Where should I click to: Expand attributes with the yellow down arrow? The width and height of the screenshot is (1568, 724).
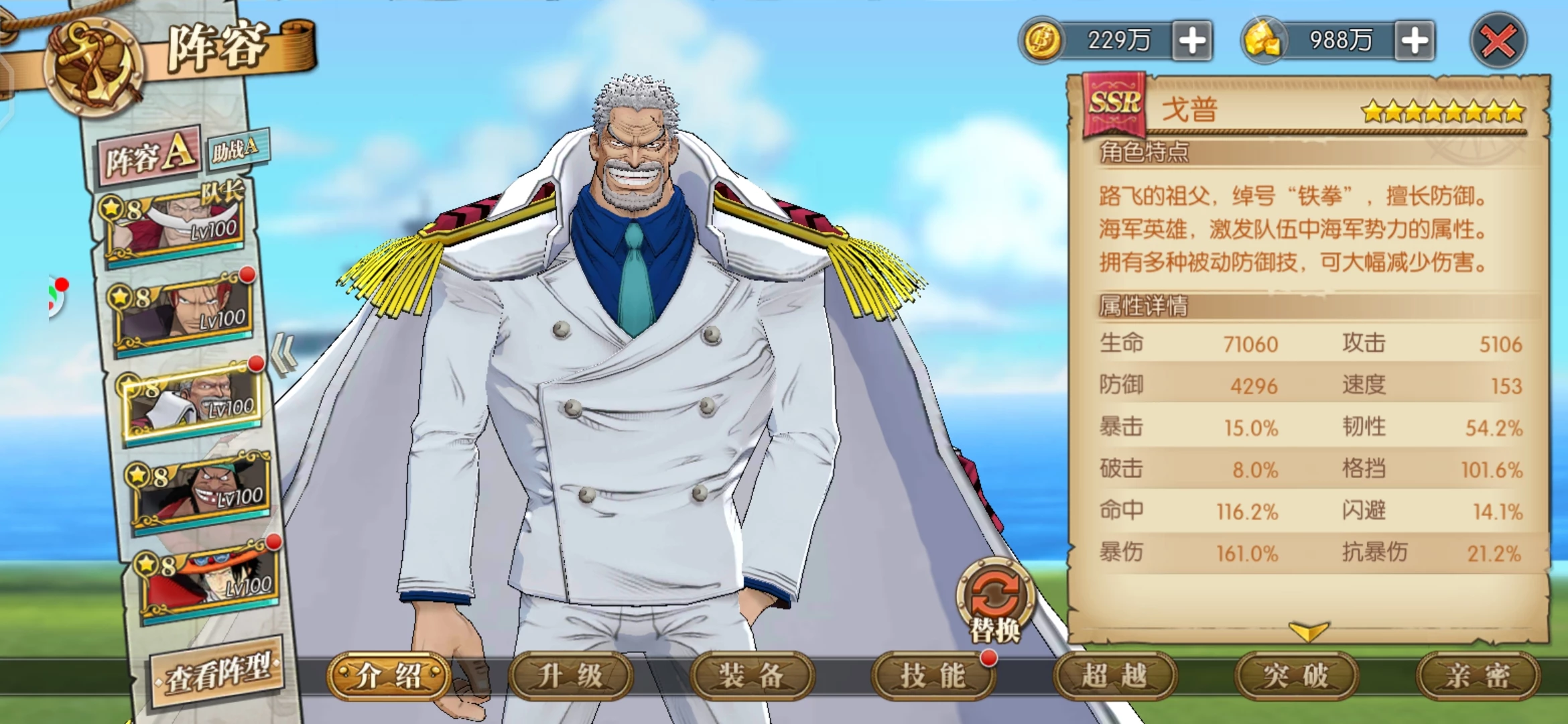pyautogui.click(x=1307, y=631)
